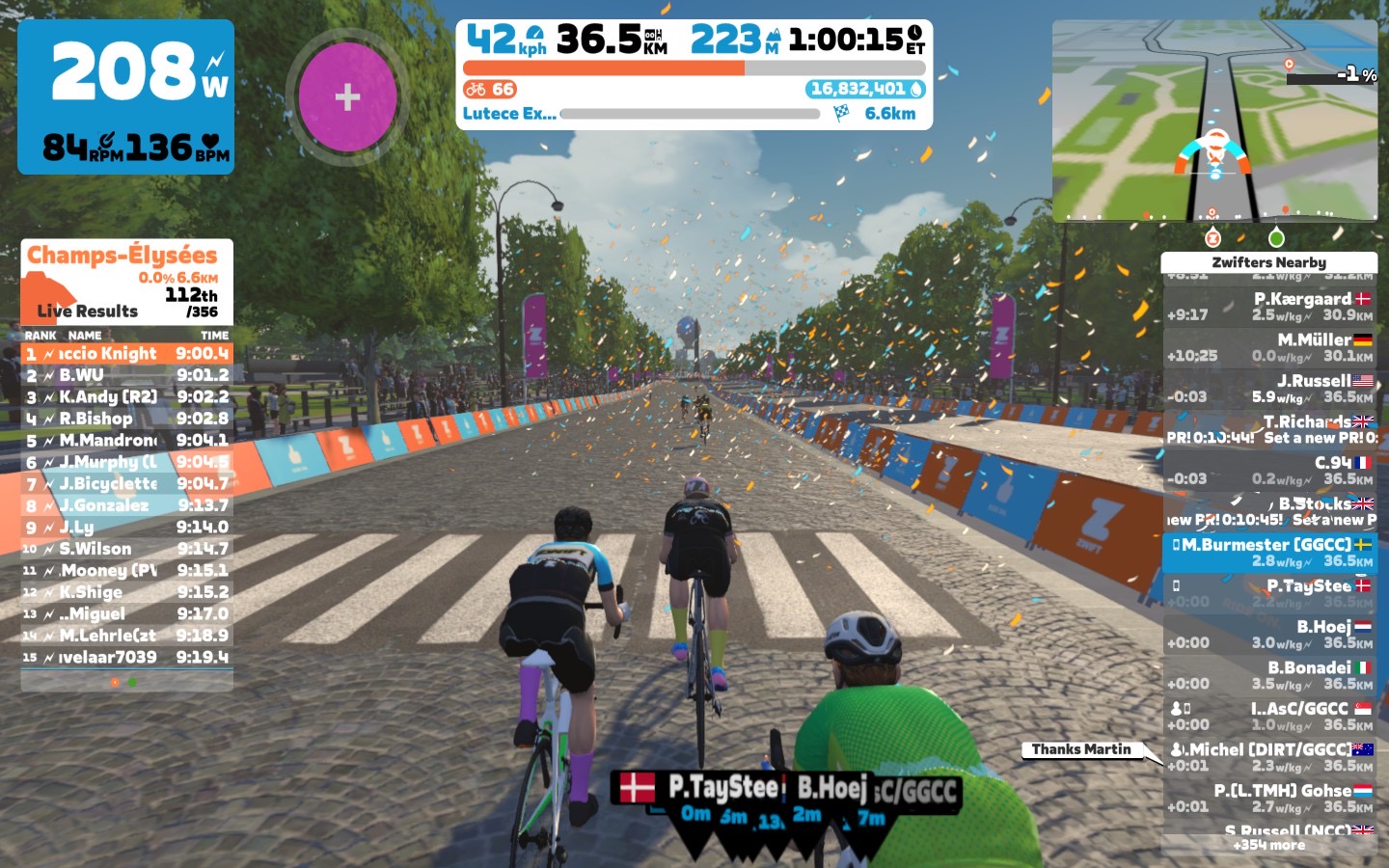The image size is (1389, 868).
Task: Click B.WU in Live Results
Action: 126,375
